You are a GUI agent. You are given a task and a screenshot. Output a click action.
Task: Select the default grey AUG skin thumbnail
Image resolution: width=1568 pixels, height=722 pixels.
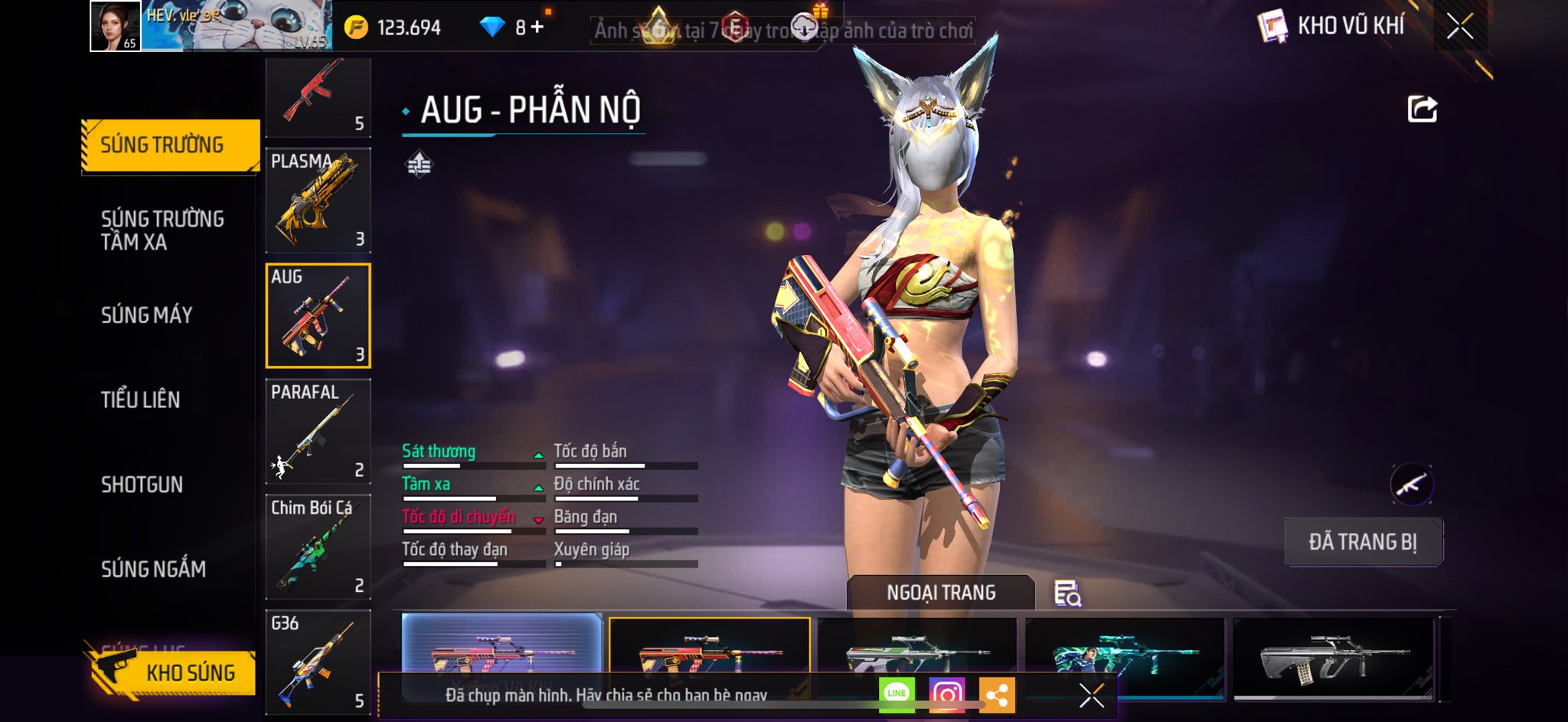pyautogui.click(x=1333, y=657)
